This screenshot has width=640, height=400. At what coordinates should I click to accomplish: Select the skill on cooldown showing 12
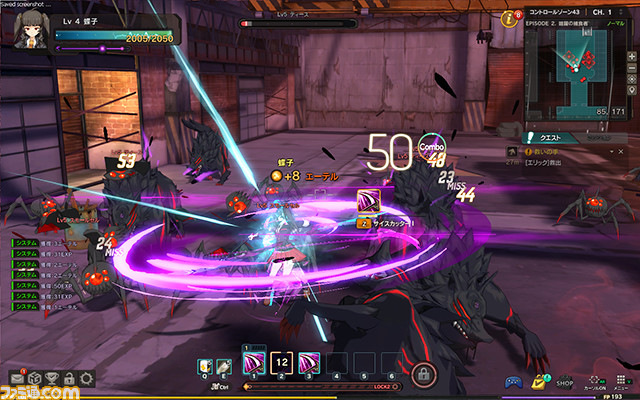pos(282,362)
